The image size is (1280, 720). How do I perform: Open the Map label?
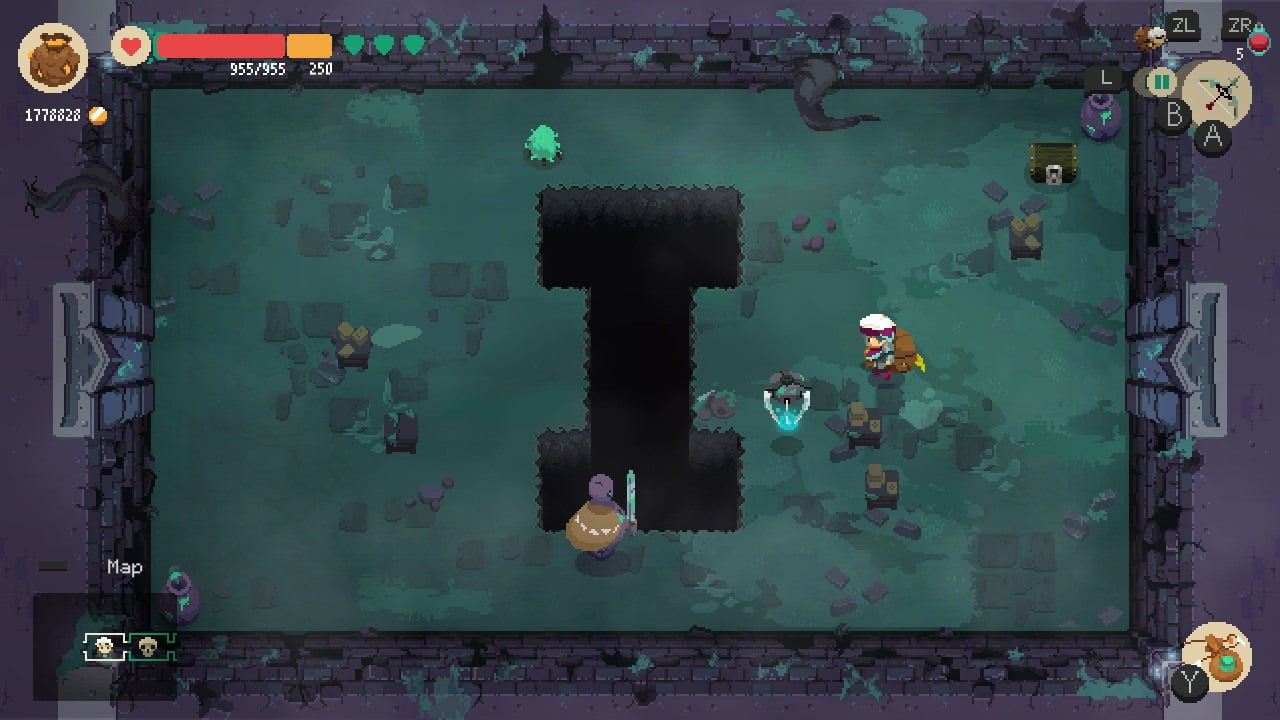(x=123, y=566)
